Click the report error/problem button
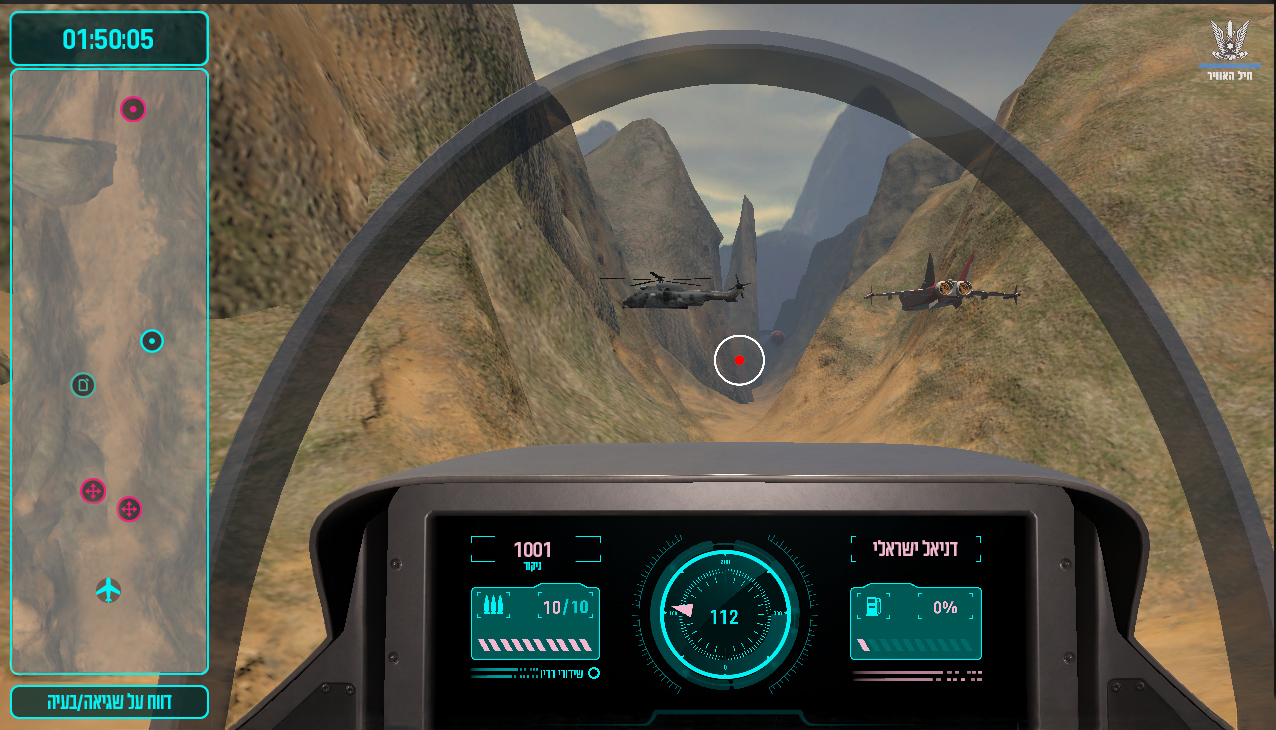Viewport: 1276px width, 730px height. [x=109, y=702]
